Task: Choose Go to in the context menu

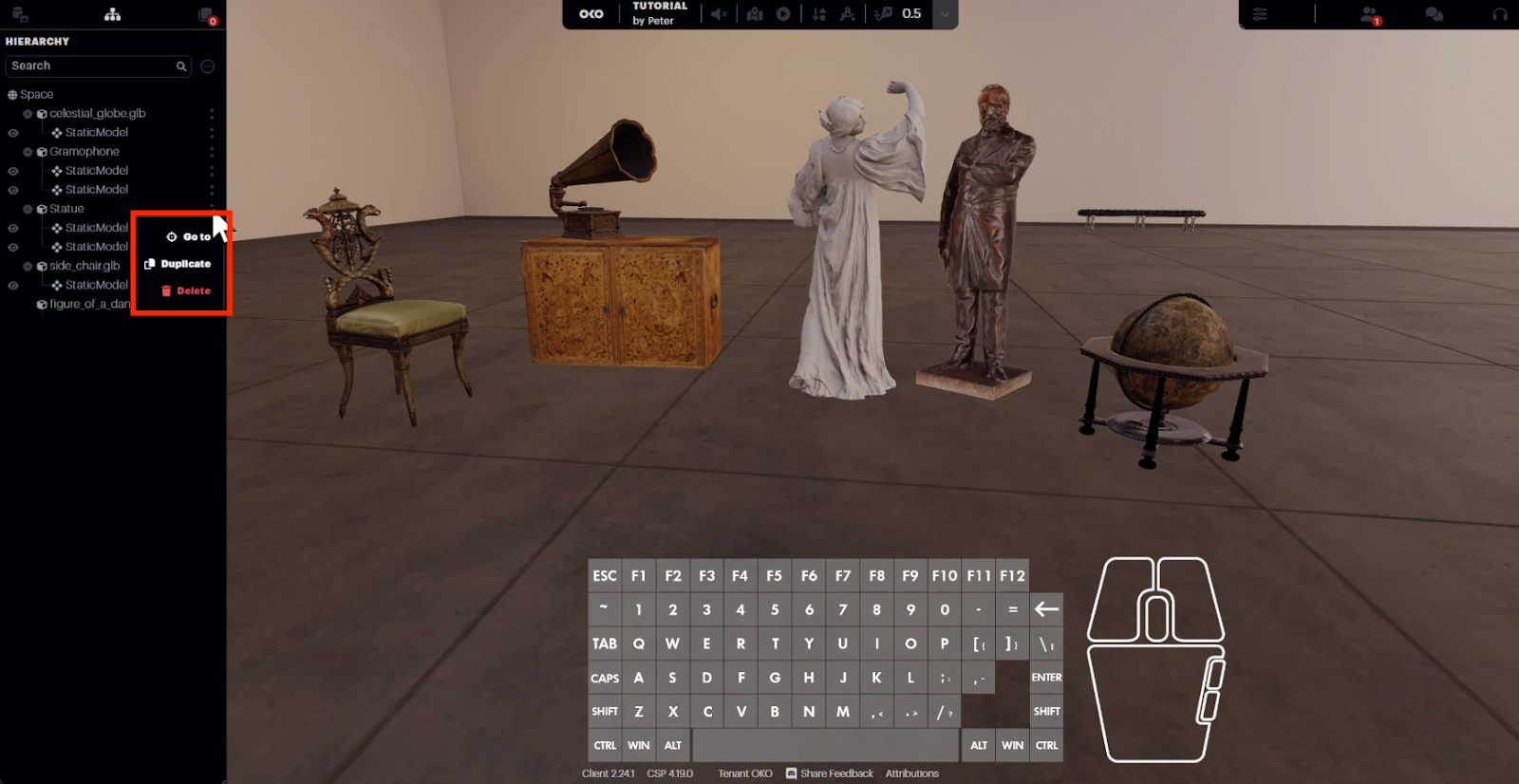Action: point(189,236)
